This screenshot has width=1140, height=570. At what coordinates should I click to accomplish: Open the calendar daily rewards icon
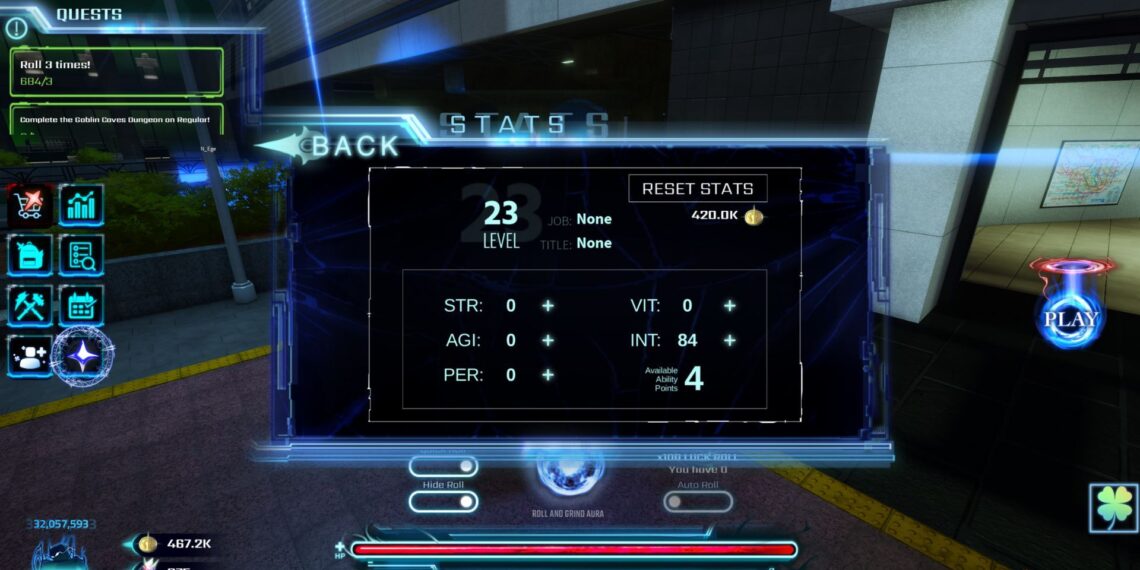(81, 305)
